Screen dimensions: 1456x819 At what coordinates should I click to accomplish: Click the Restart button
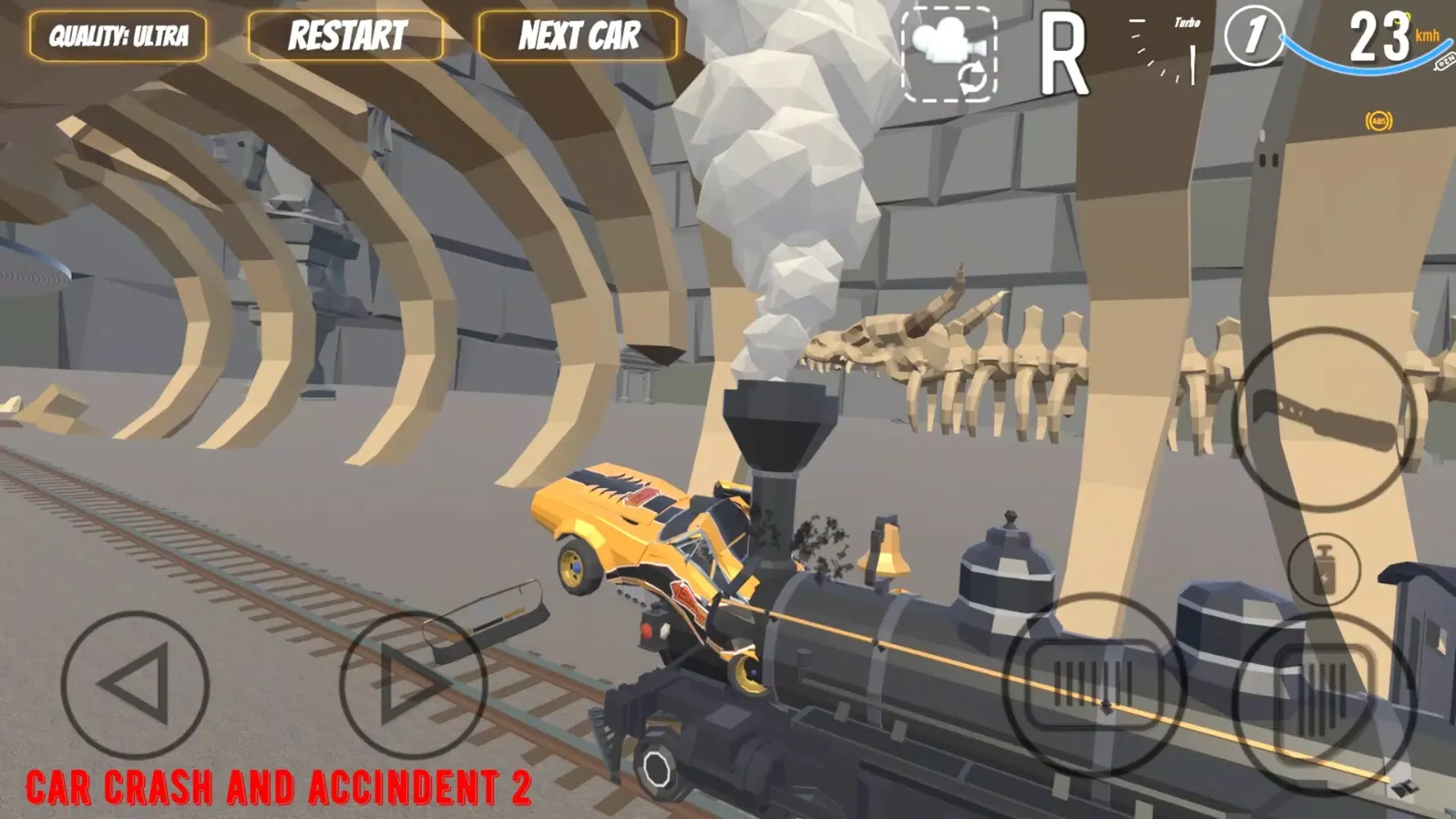tap(346, 36)
